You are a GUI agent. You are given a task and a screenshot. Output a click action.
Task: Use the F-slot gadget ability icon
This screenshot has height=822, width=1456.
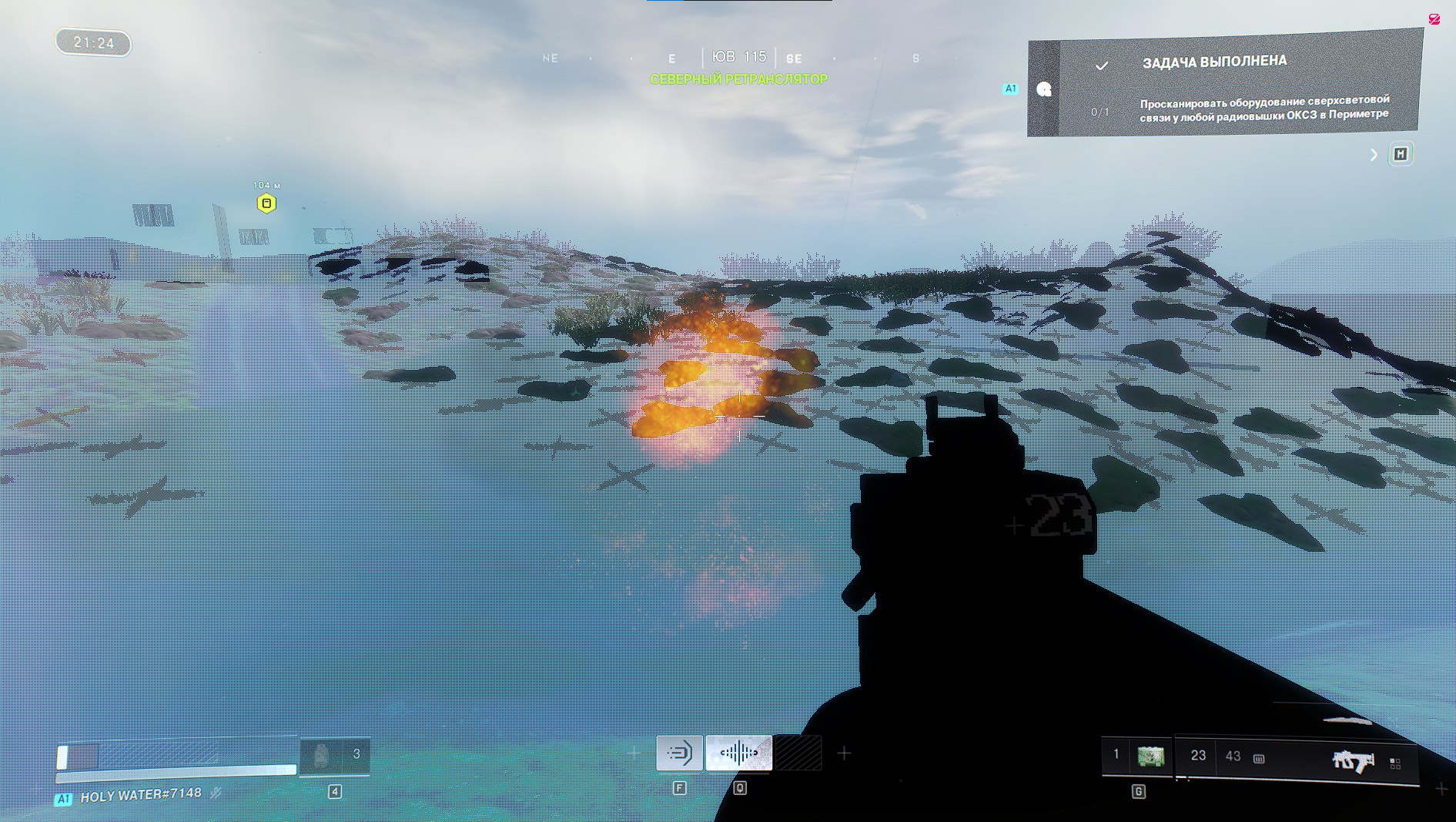(679, 753)
